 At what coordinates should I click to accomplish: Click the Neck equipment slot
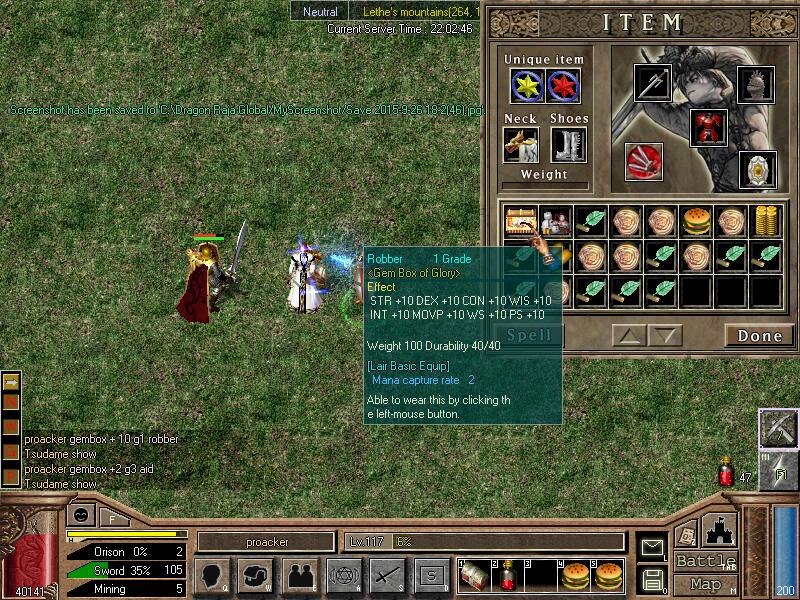(x=520, y=145)
